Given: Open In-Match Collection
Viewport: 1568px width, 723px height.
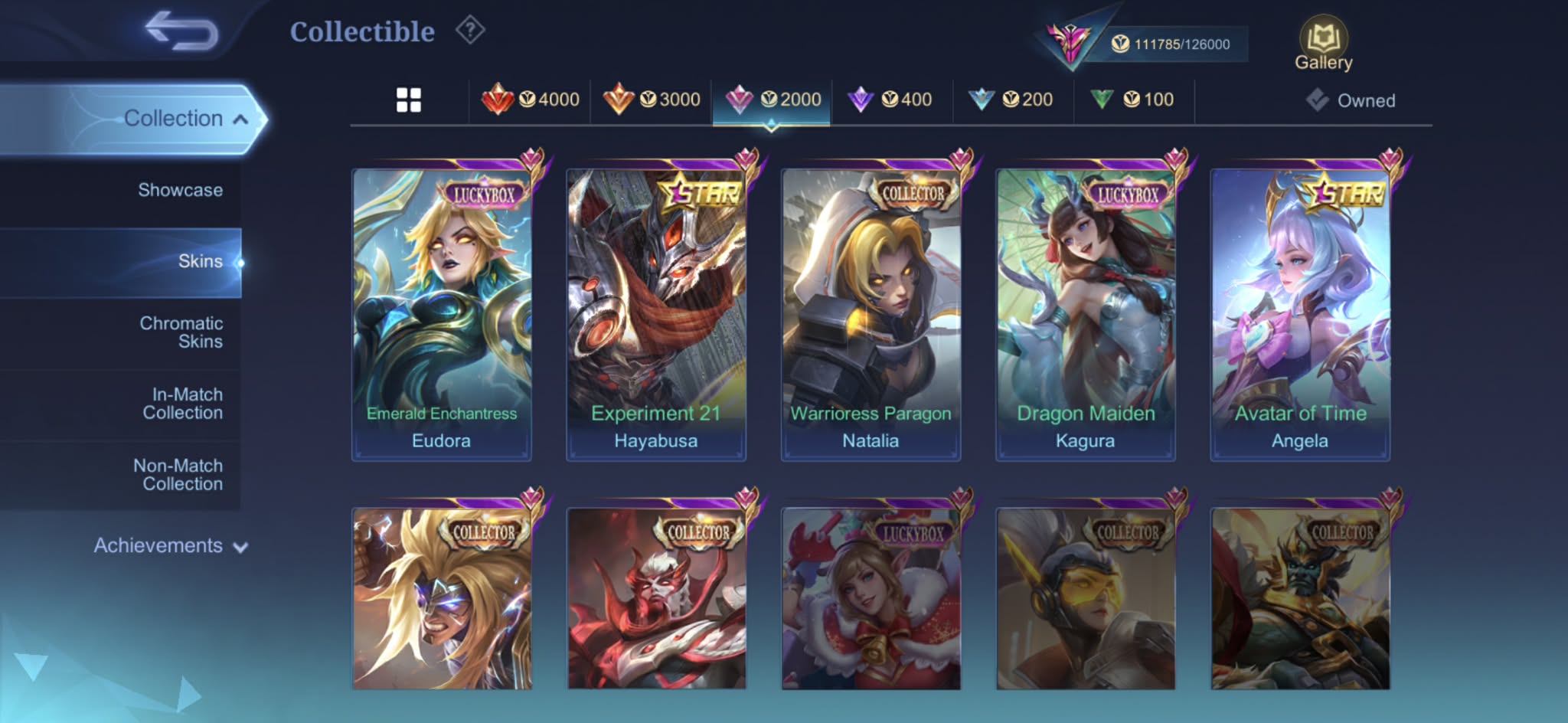Looking at the screenshot, I should click(x=183, y=404).
